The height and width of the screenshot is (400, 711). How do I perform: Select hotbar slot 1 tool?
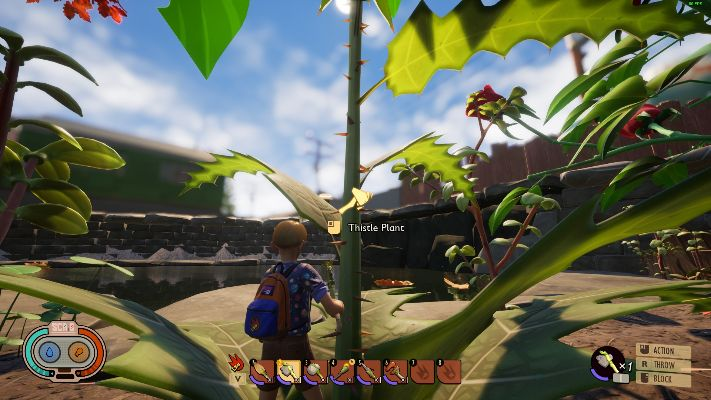(262, 372)
